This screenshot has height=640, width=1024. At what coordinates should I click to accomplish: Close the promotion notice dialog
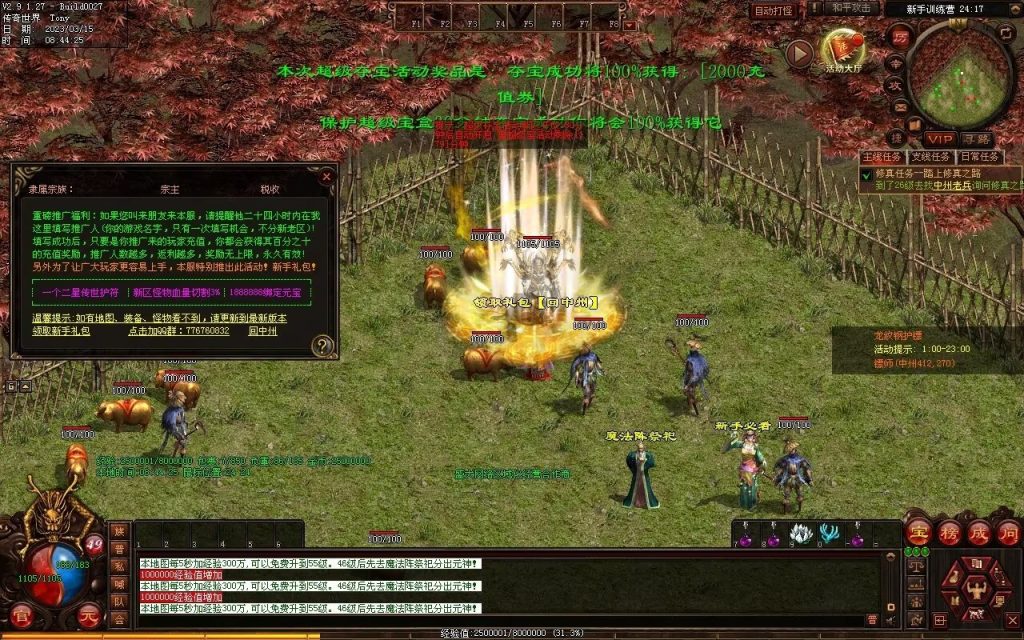326,176
